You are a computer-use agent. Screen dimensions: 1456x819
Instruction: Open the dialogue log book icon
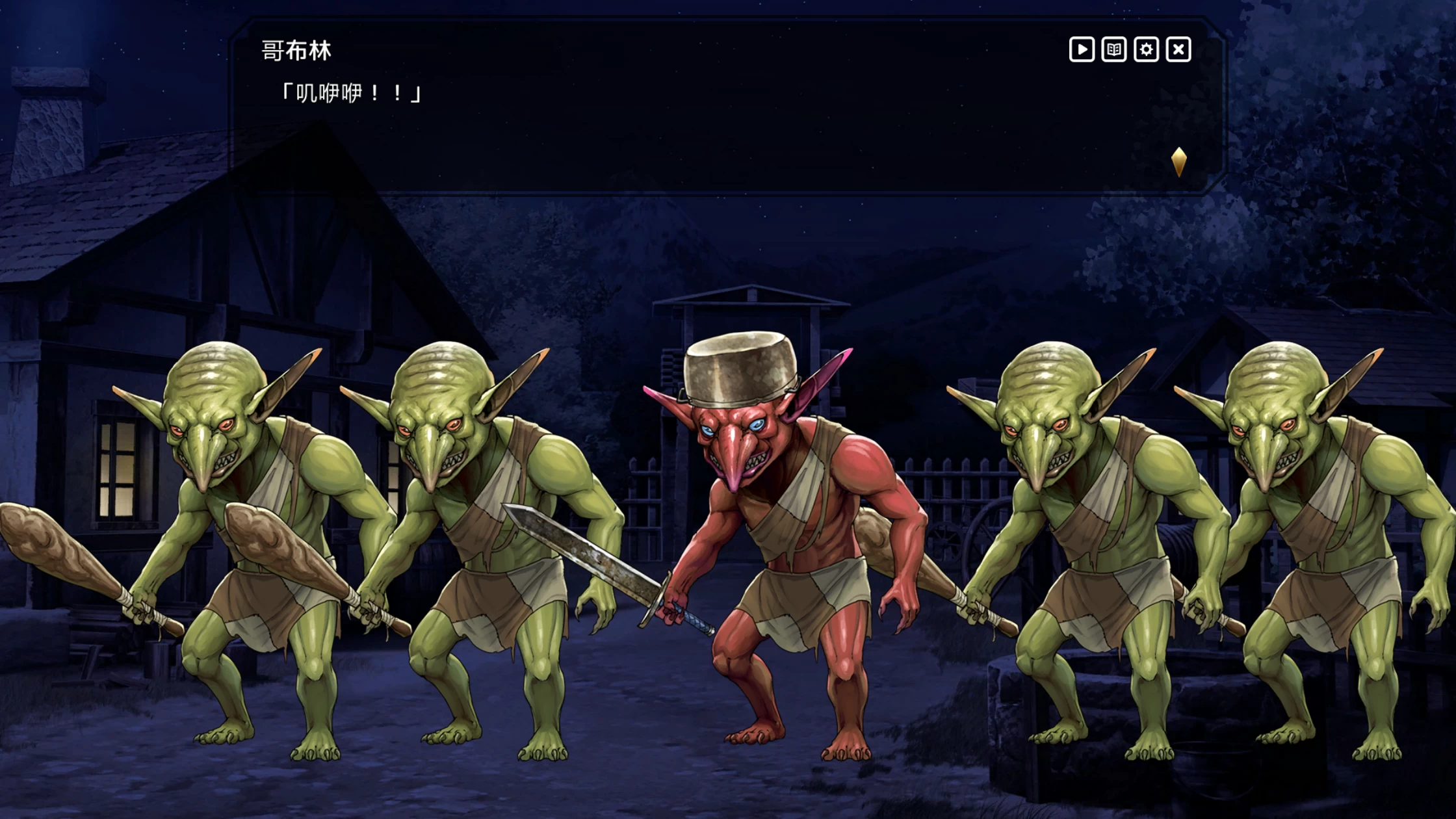coord(1113,49)
